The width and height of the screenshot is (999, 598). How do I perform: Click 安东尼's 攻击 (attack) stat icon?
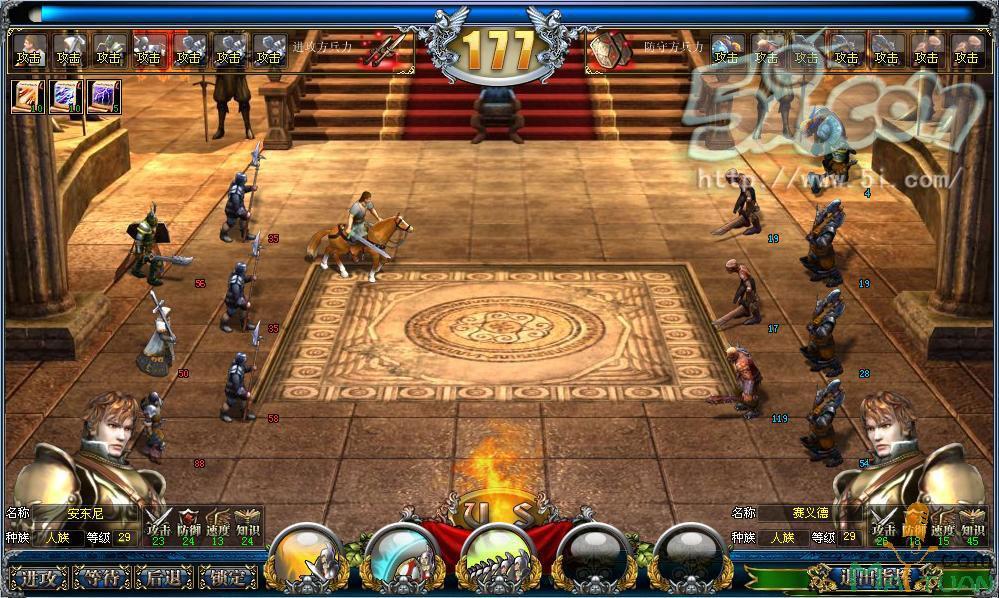(x=158, y=521)
